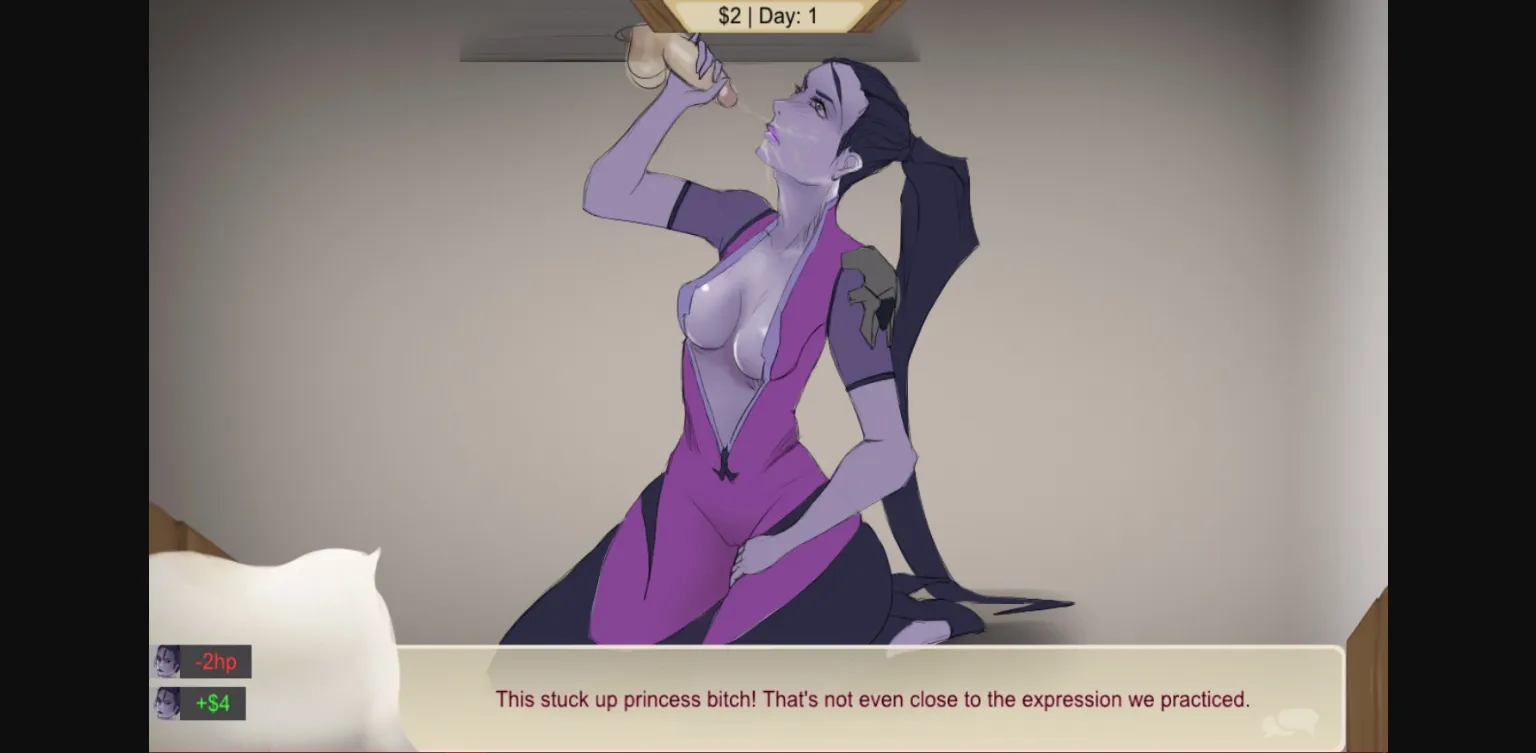Click the zipper pull on the bodysuit
Image resolution: width=1536 pixels, height=753 pixels.
(728, 465)
